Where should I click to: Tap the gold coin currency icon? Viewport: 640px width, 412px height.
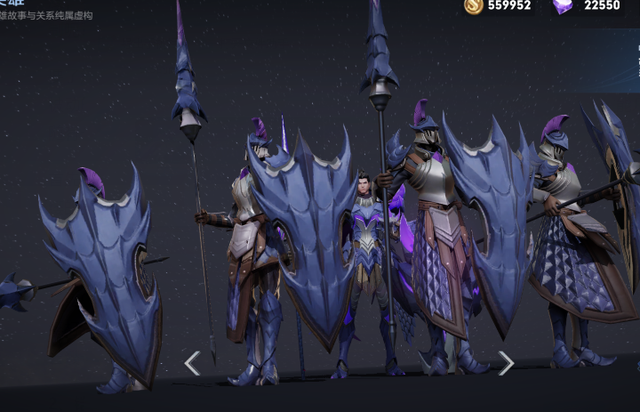[474, 6]
